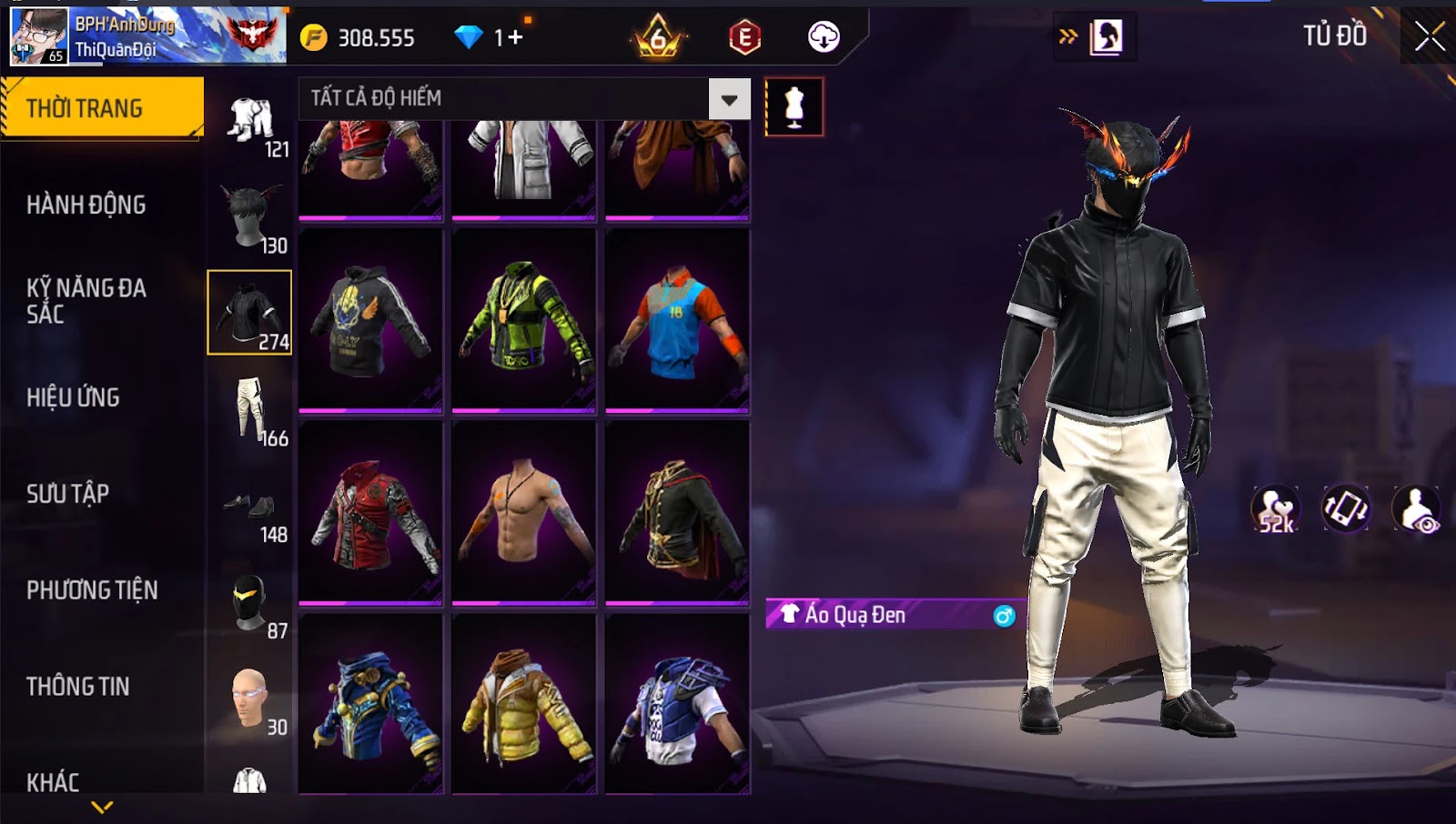Pick the green camo jacket
The image size is (1456, 824).
[524, 319]
